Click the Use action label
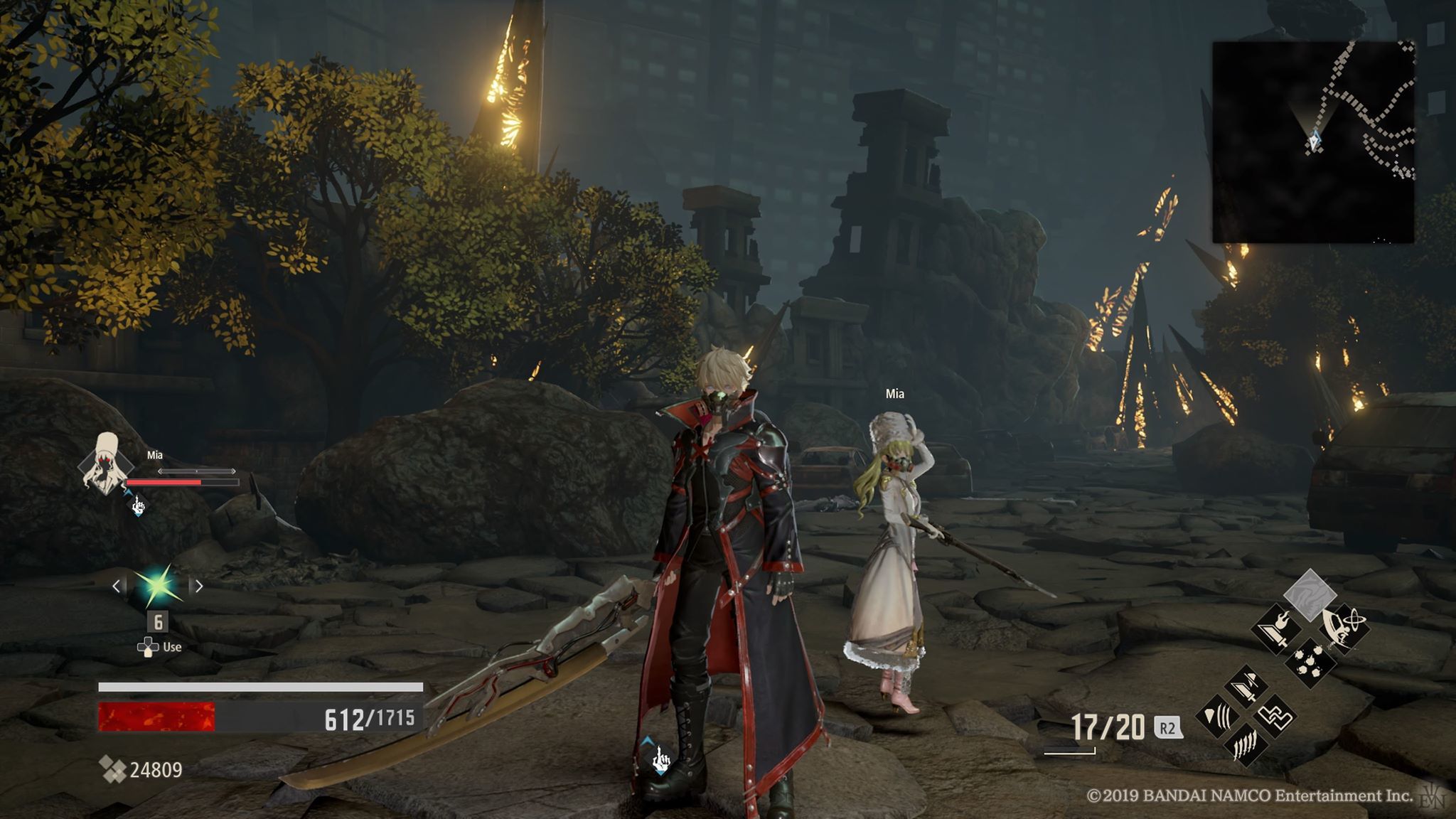 tap(172, 646)
